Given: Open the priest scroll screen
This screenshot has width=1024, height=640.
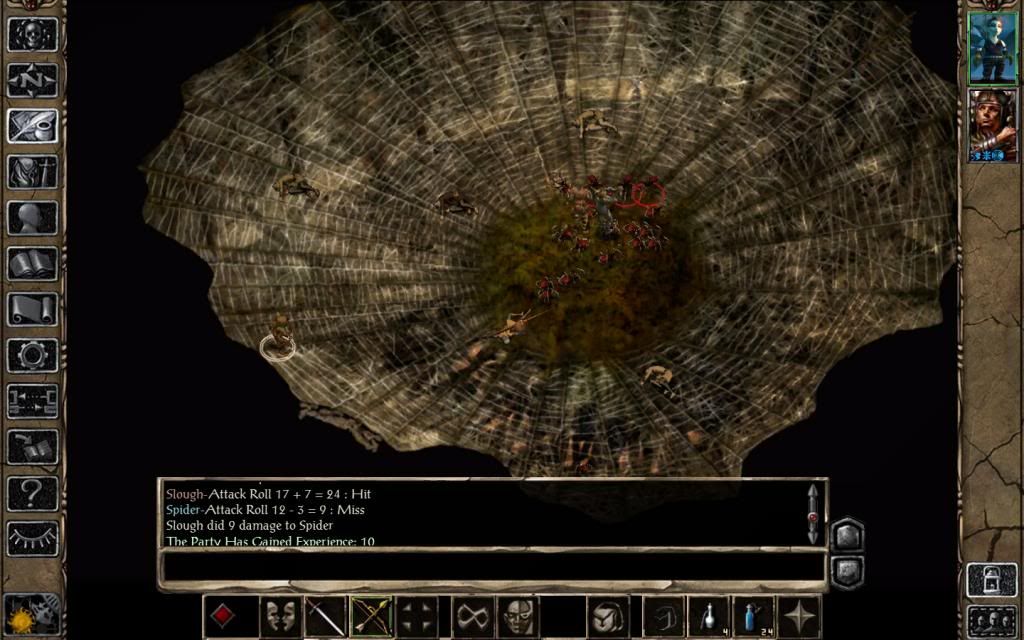Looking at the screenshot, I should click(x=32, y=309).
